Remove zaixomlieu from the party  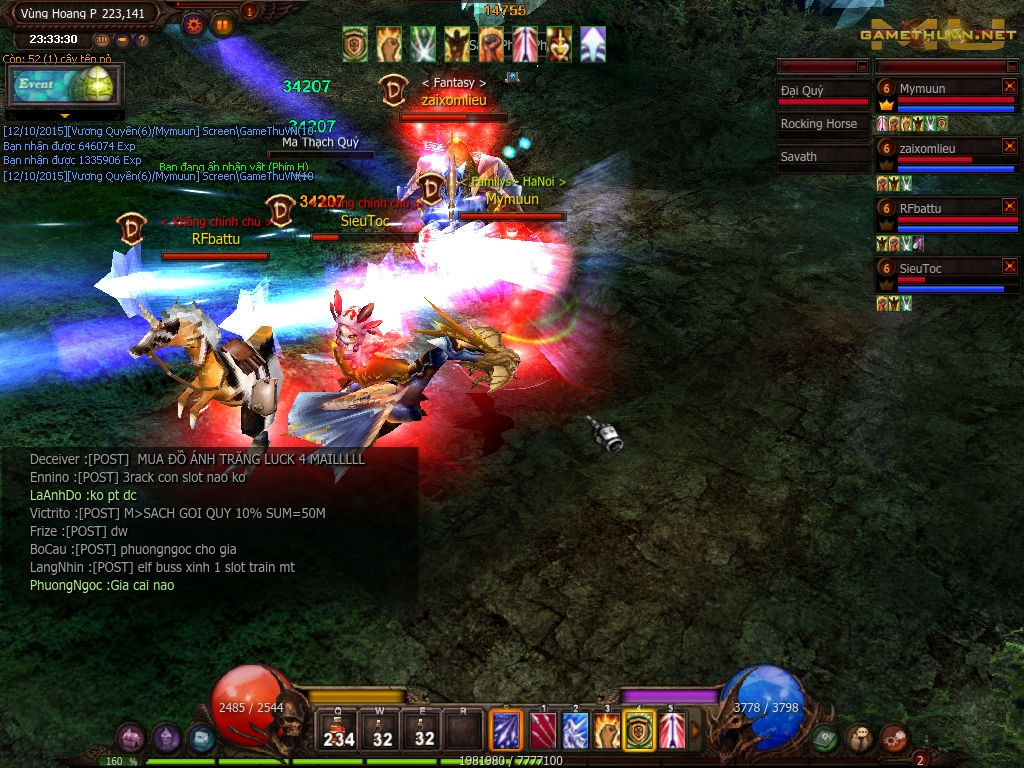1009,147
